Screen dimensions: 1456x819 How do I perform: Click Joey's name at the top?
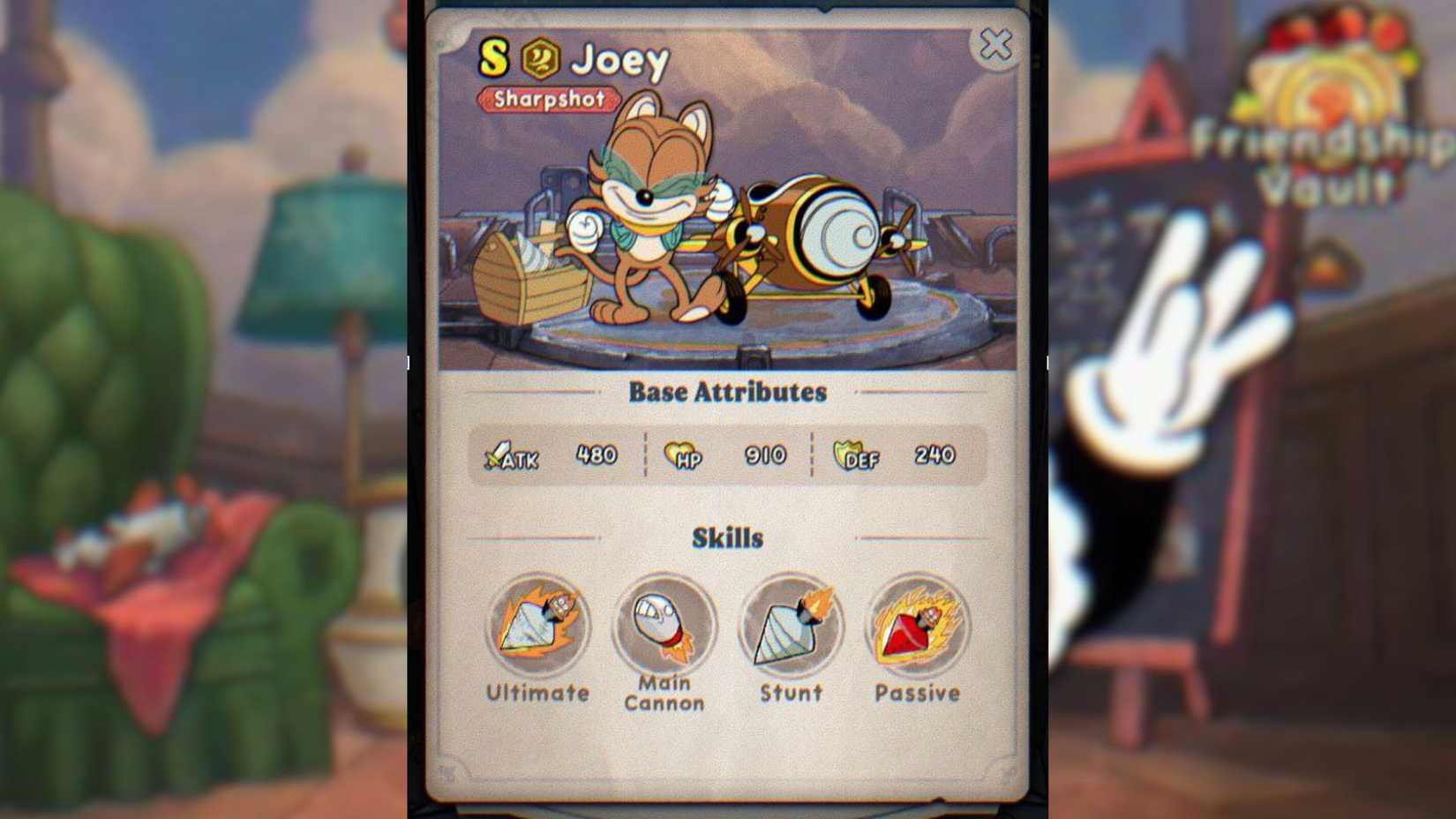coord(619,60)
